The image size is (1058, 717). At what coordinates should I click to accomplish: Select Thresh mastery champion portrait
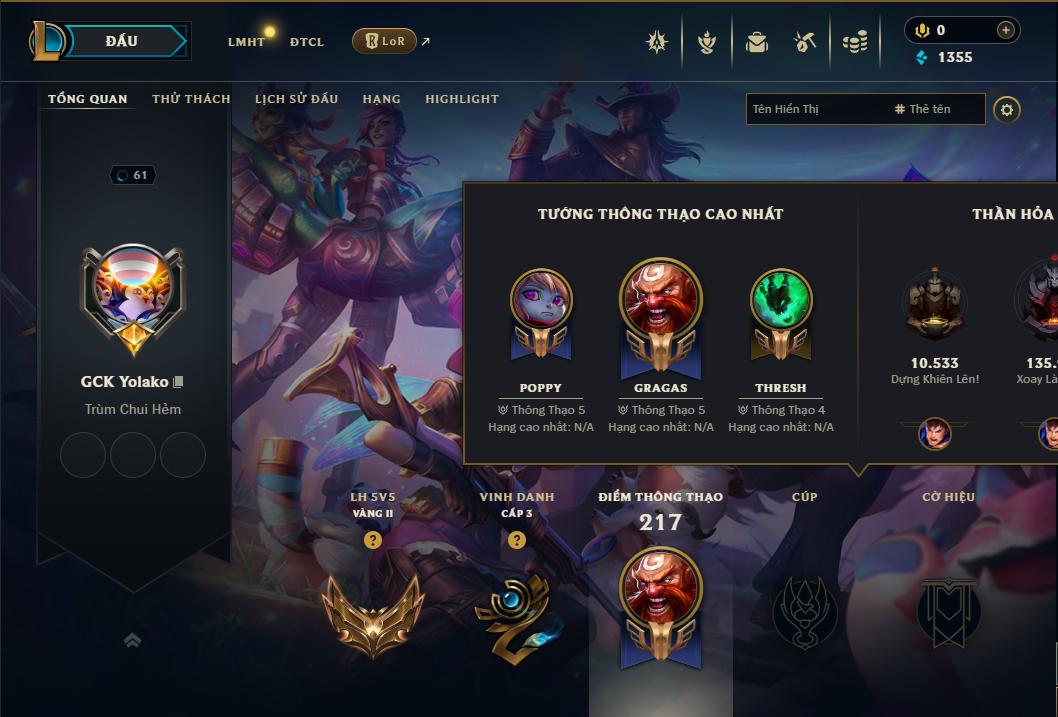click(781, 298)
